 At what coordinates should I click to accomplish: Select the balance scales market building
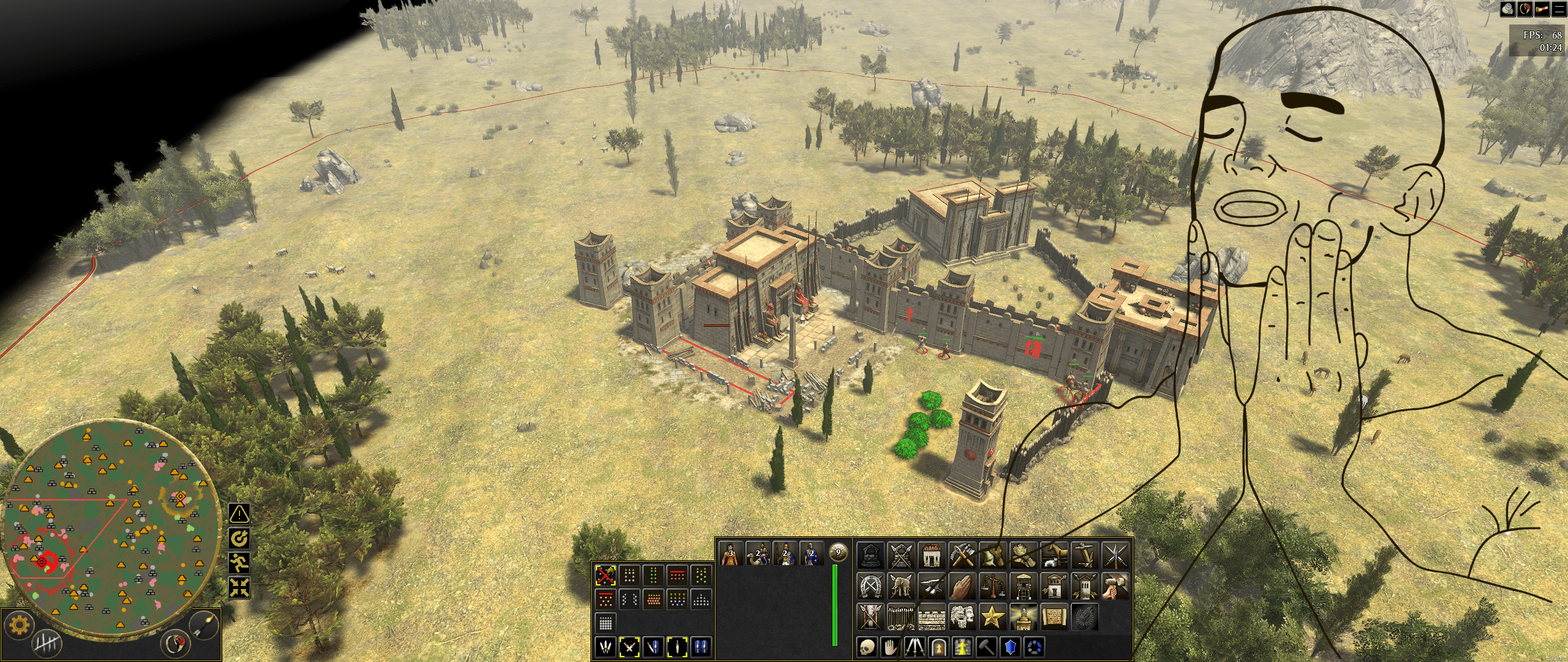pos(992,586)
